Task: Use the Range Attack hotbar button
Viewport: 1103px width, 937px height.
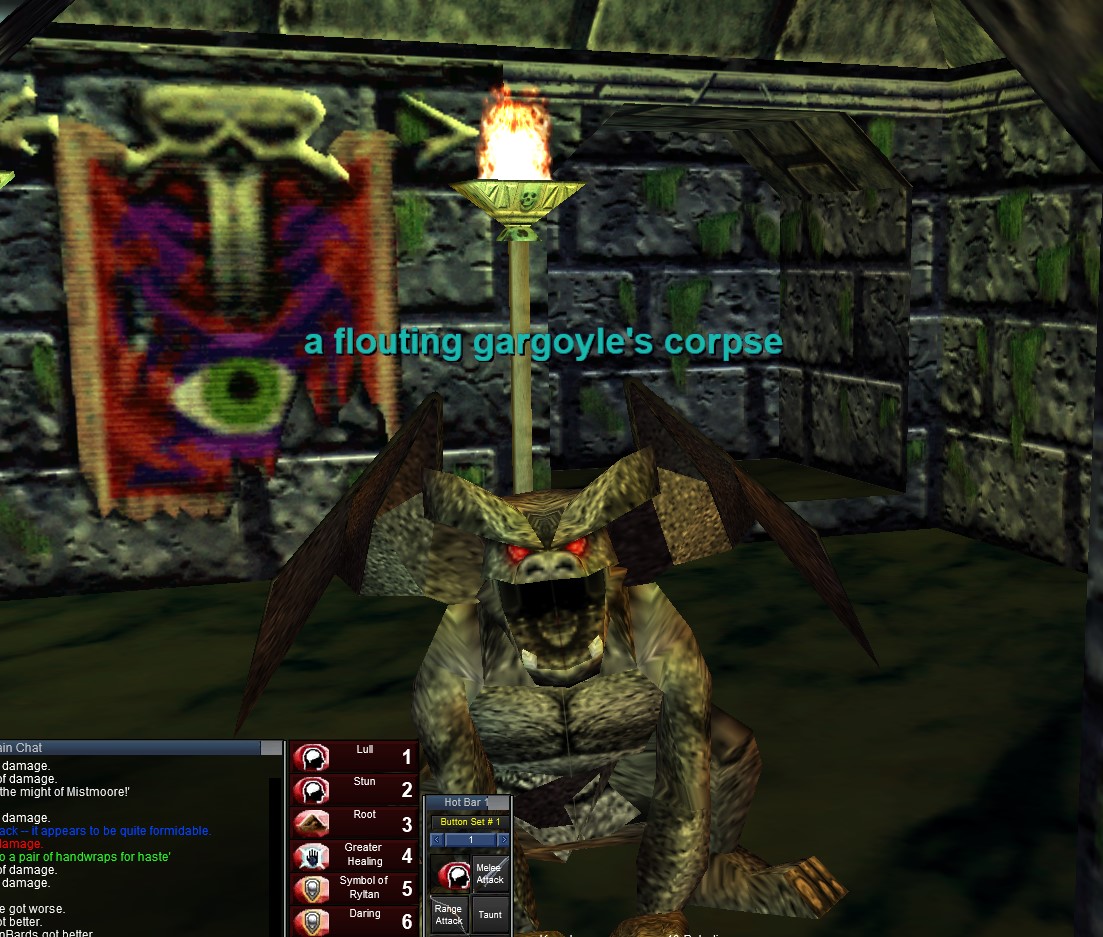Action: (x=449, y=914)
